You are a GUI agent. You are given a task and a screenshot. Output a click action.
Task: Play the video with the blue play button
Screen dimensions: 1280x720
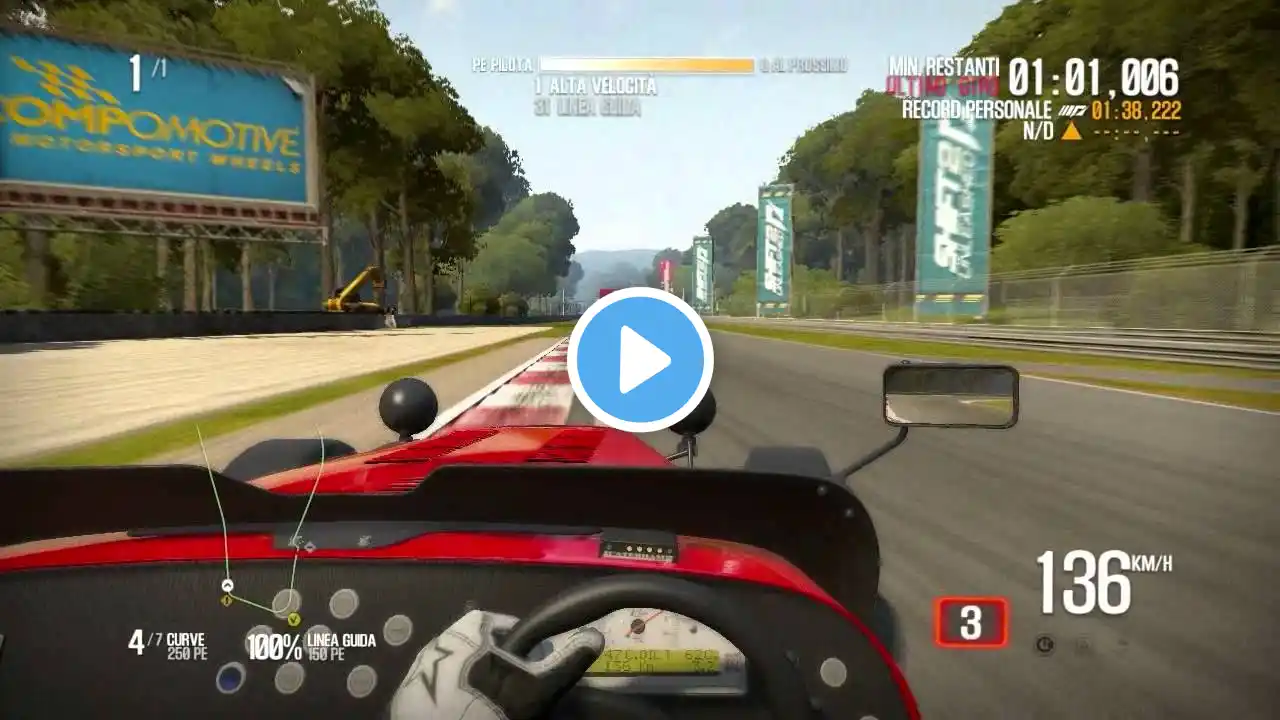tap(640, 360)
